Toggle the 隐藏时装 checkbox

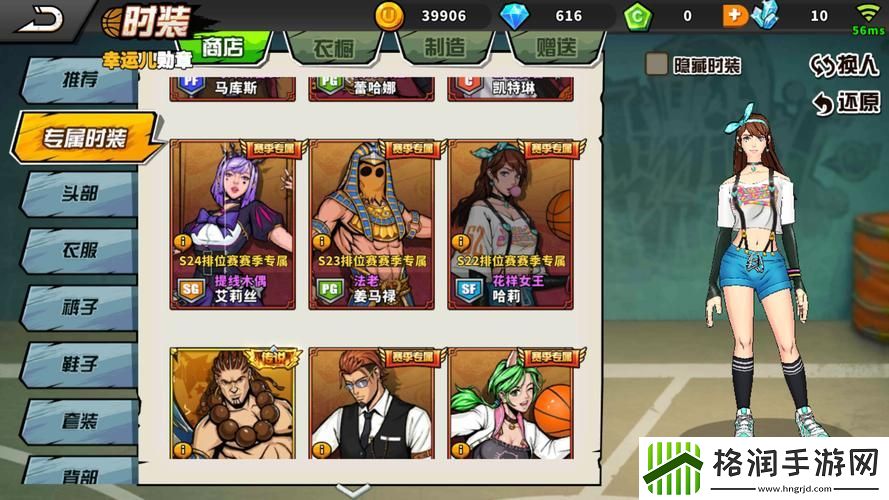coord(657,65)
